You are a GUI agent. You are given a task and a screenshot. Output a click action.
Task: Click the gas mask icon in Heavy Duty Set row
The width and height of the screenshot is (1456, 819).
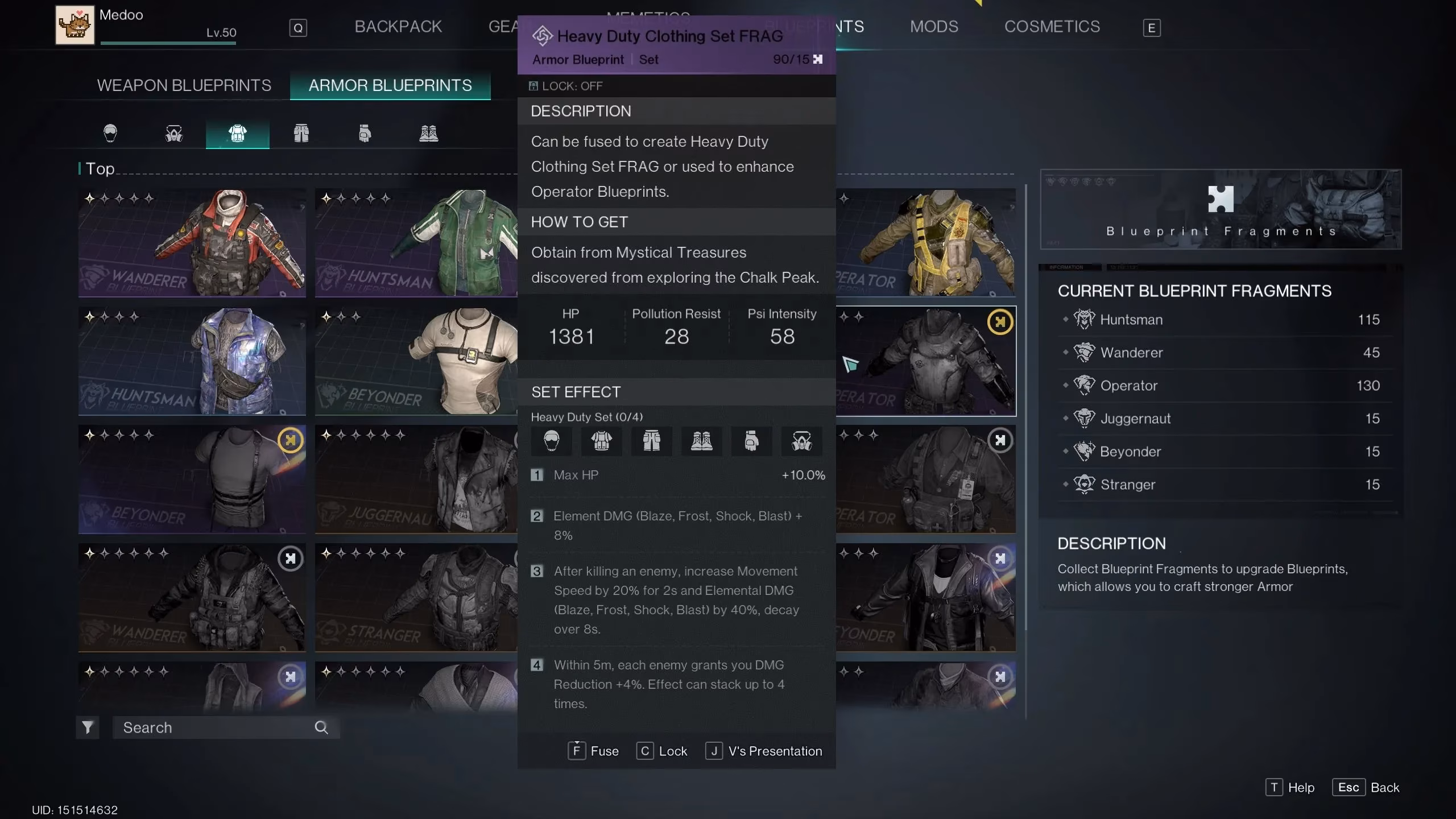click(802, 441)
